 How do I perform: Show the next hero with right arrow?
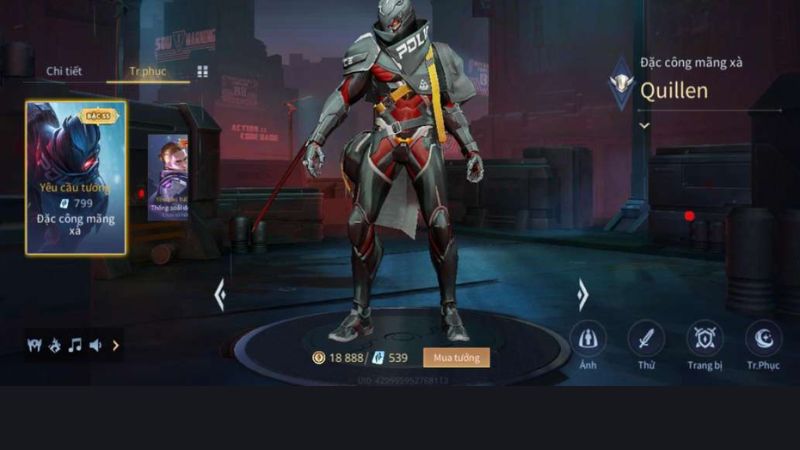tap(582, 295)
